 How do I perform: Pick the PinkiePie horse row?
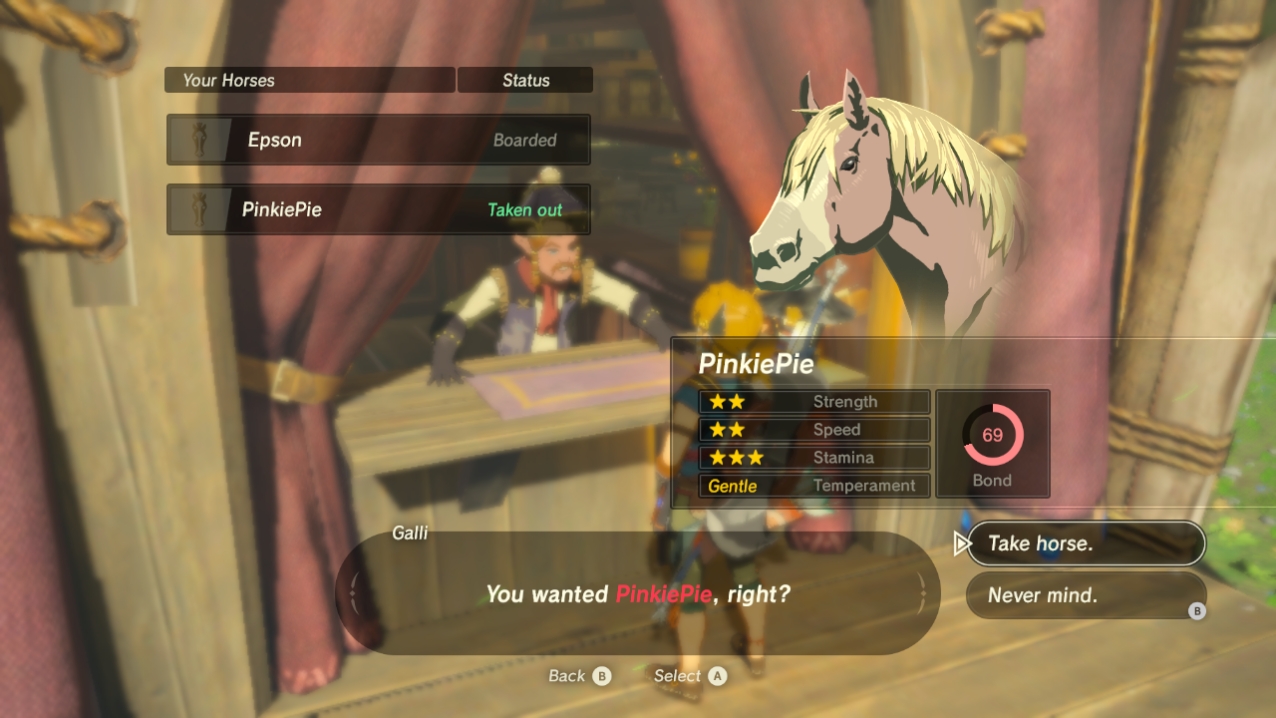point(378,210)
